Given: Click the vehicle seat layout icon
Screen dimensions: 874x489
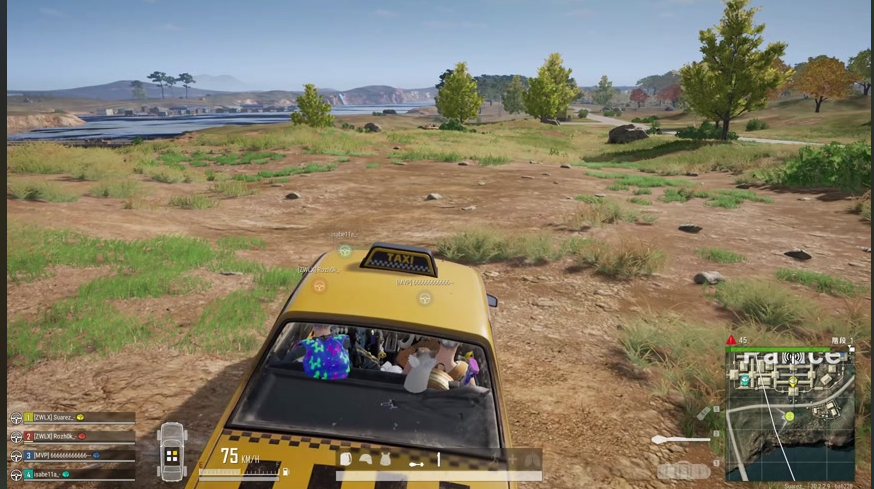Looking at the screenshot, I should pyautogui.click(x=172, y=452).
